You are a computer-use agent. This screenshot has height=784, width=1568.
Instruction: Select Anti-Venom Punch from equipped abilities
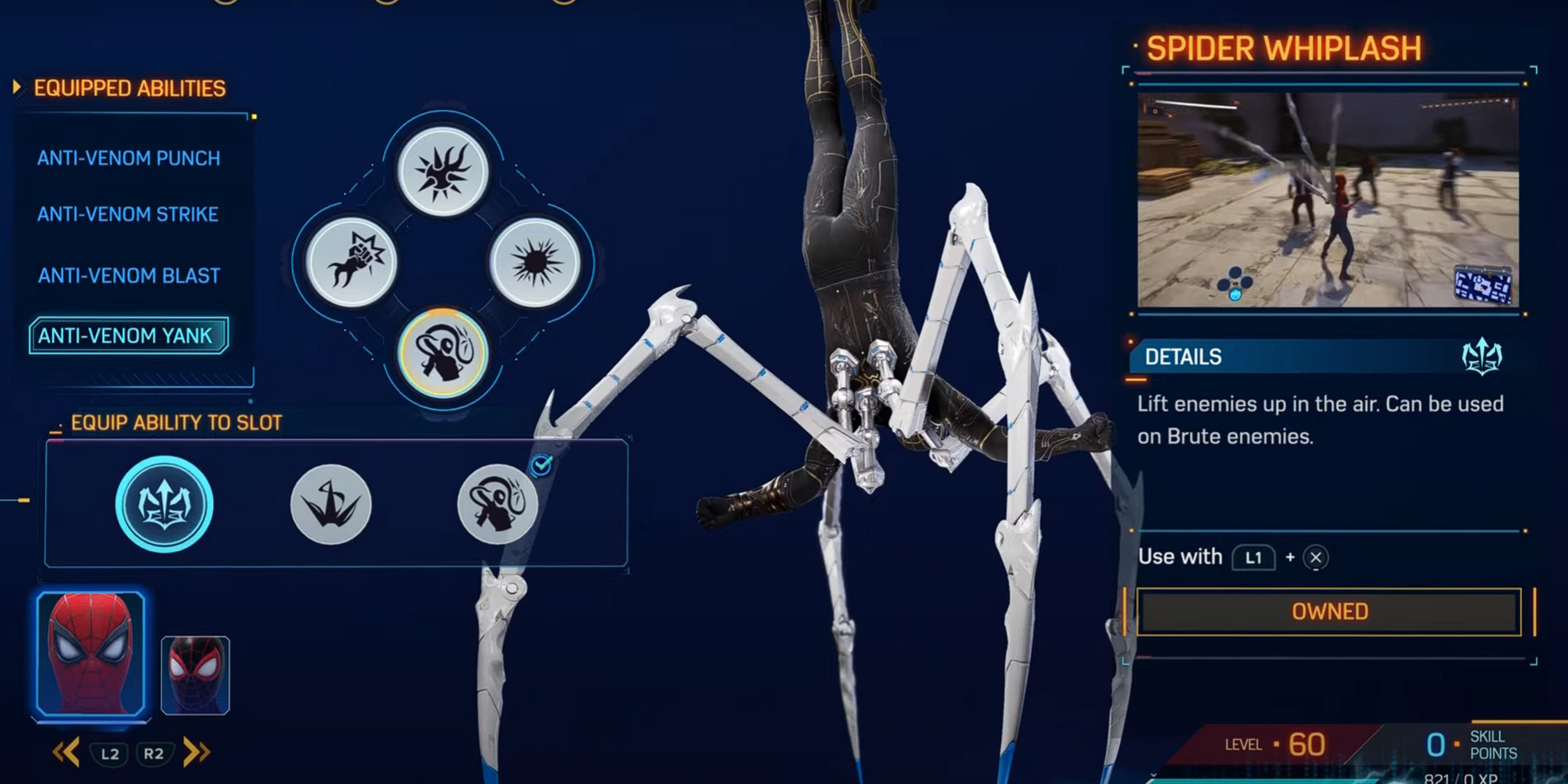(128, 158)
